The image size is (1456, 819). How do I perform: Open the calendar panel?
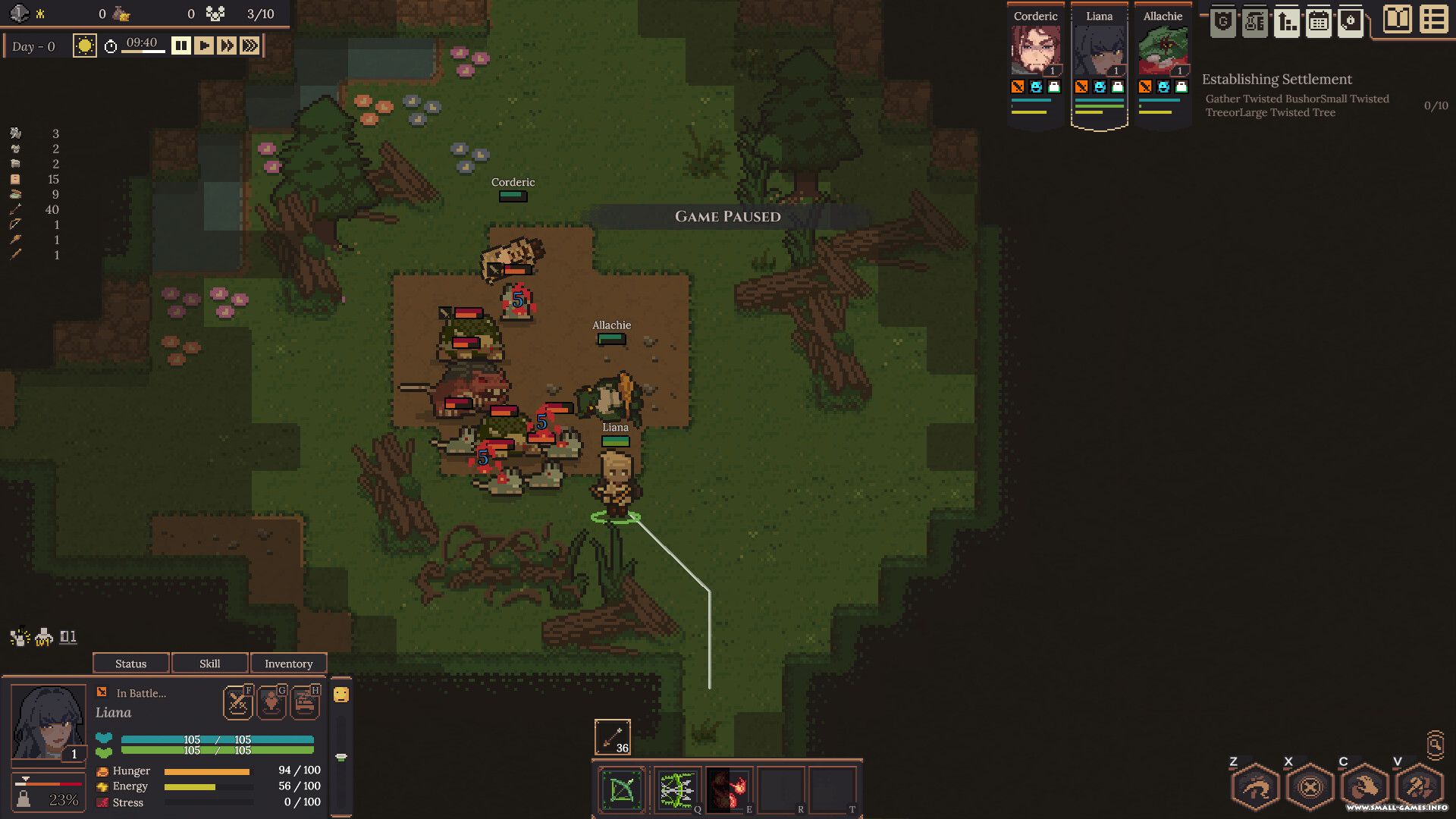tap(1319, 23)
